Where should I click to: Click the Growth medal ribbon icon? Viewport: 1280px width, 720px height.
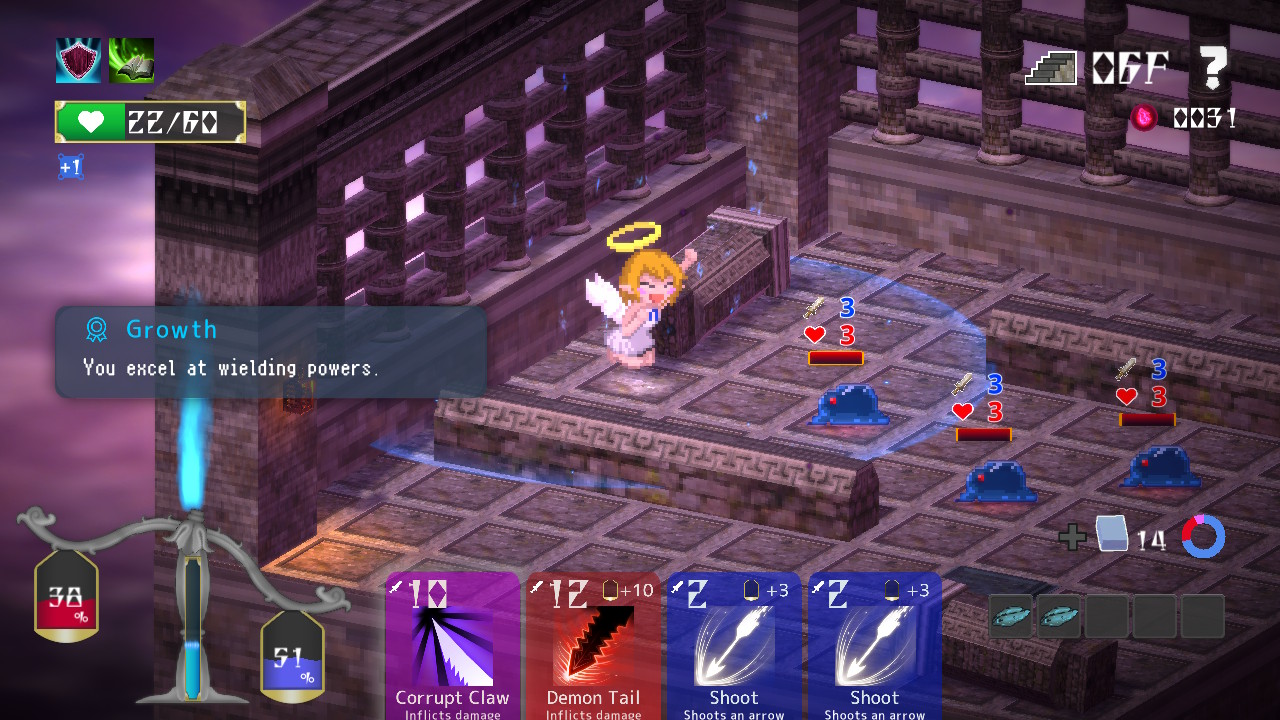point(96,329)
